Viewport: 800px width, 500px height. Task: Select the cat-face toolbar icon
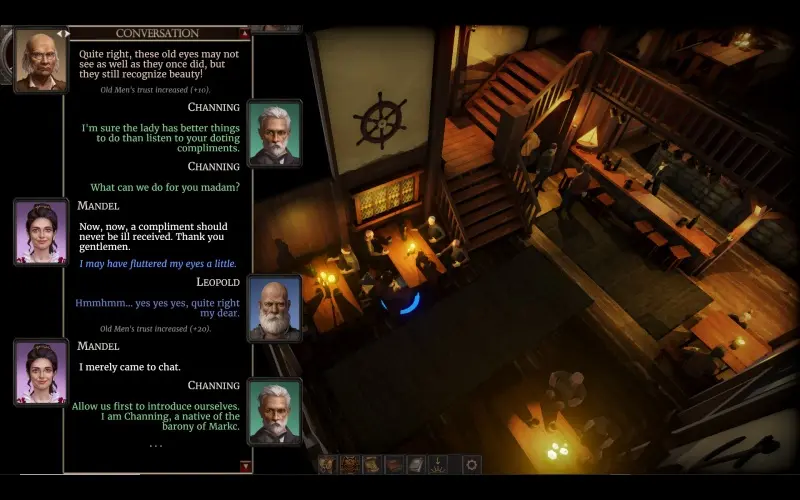(x=350, y=464)
